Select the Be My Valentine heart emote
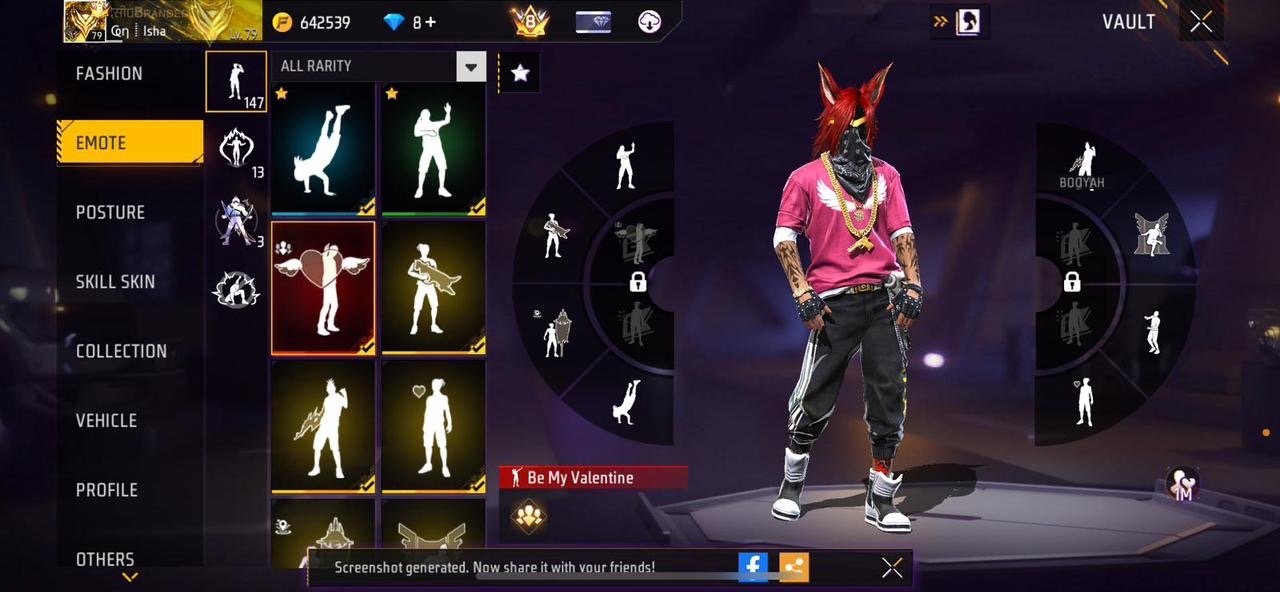1280x592 pixels. coord(323,288)
